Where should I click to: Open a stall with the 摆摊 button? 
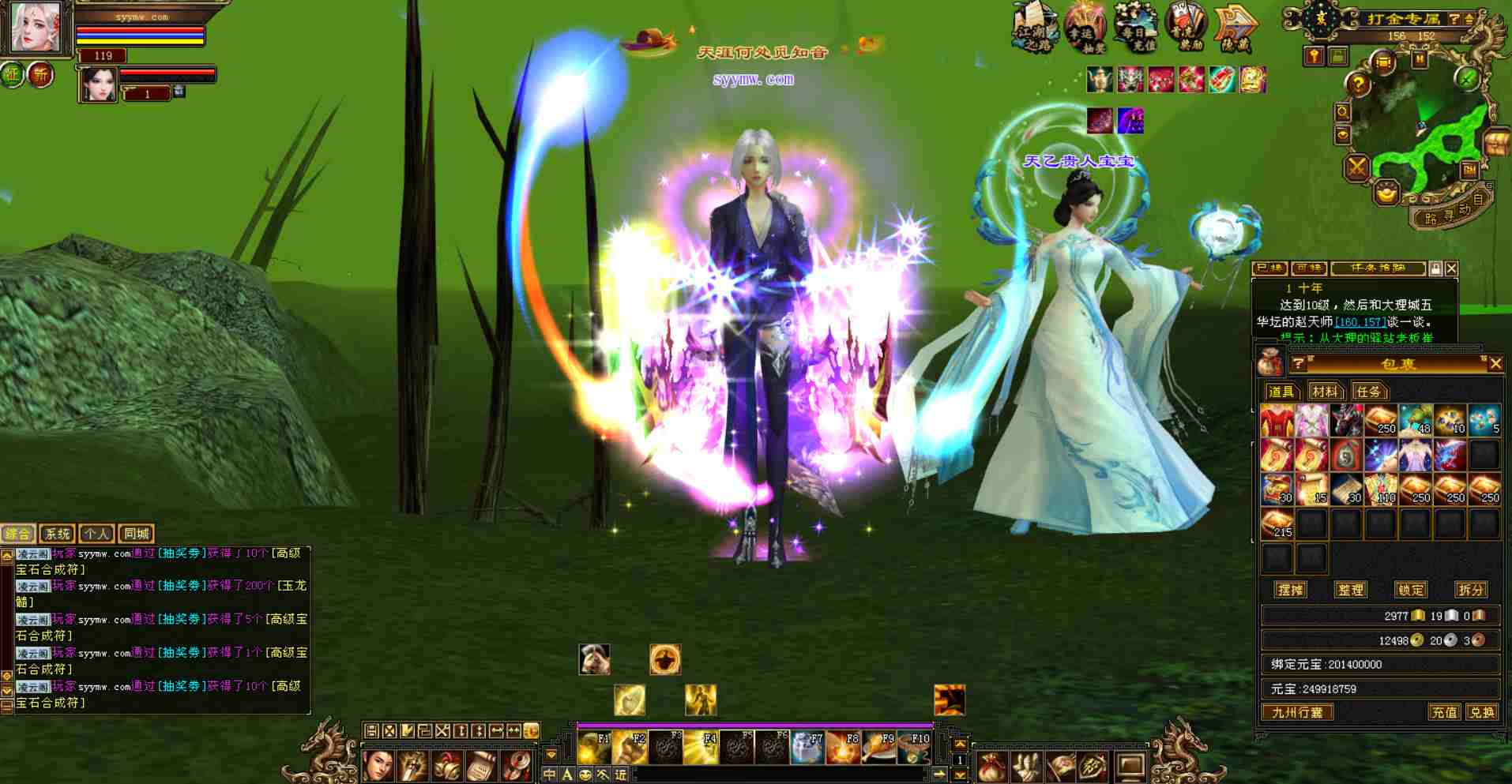(x=1290, y=590)
